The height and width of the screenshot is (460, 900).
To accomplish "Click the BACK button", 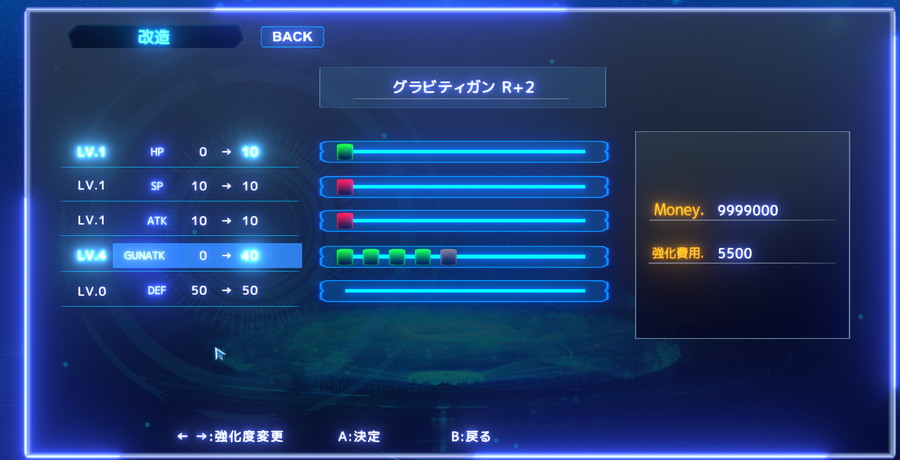I will tap(292, 37).
